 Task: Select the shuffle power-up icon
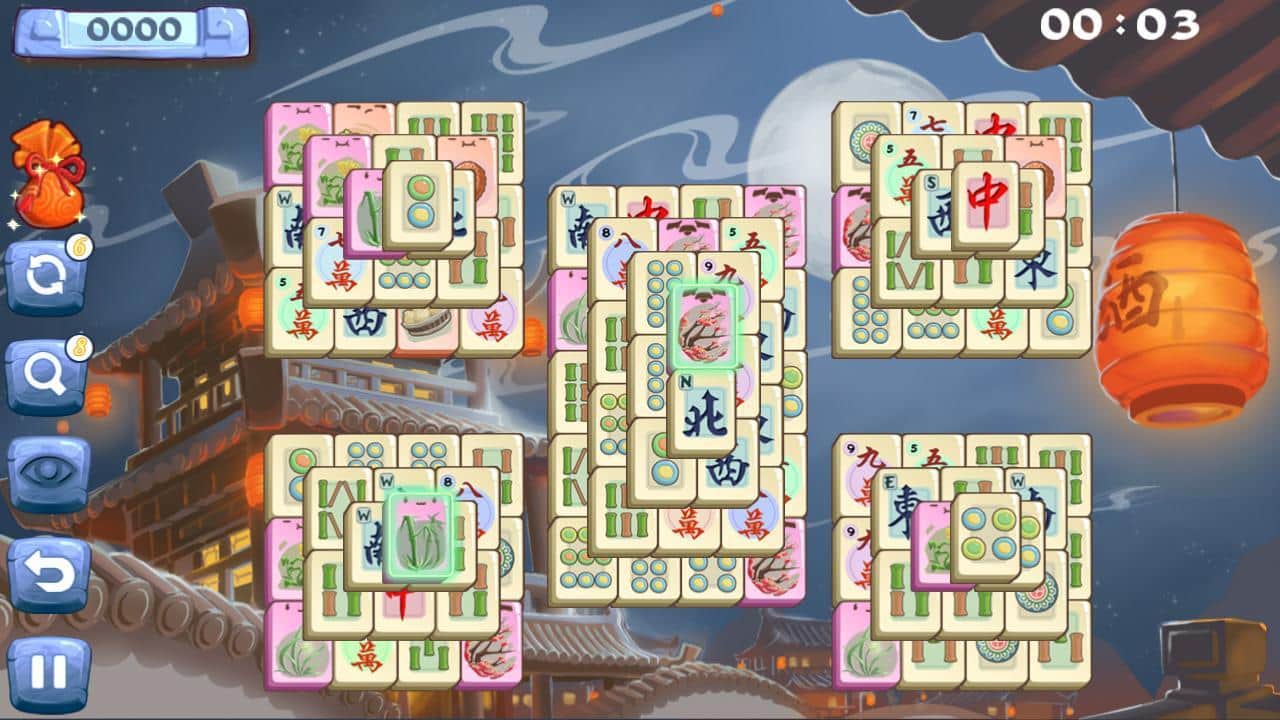pos(45,272)
